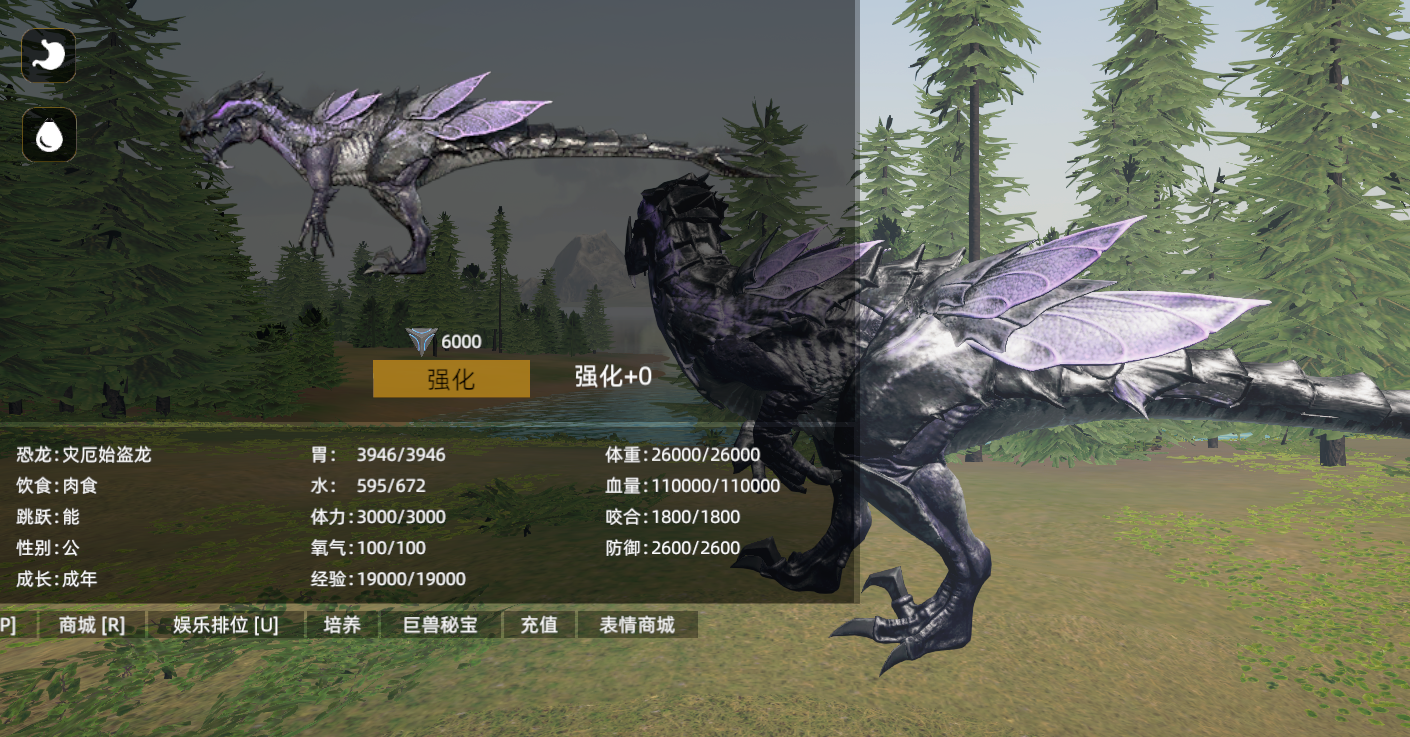Open the 商城 [R] shop menu

[92, 625]
